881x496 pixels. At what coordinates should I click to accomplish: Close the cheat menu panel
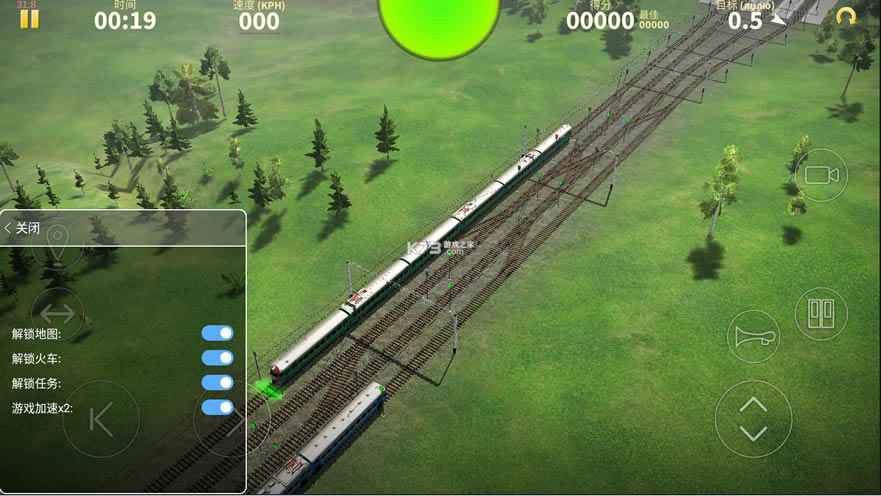point(23,228)
